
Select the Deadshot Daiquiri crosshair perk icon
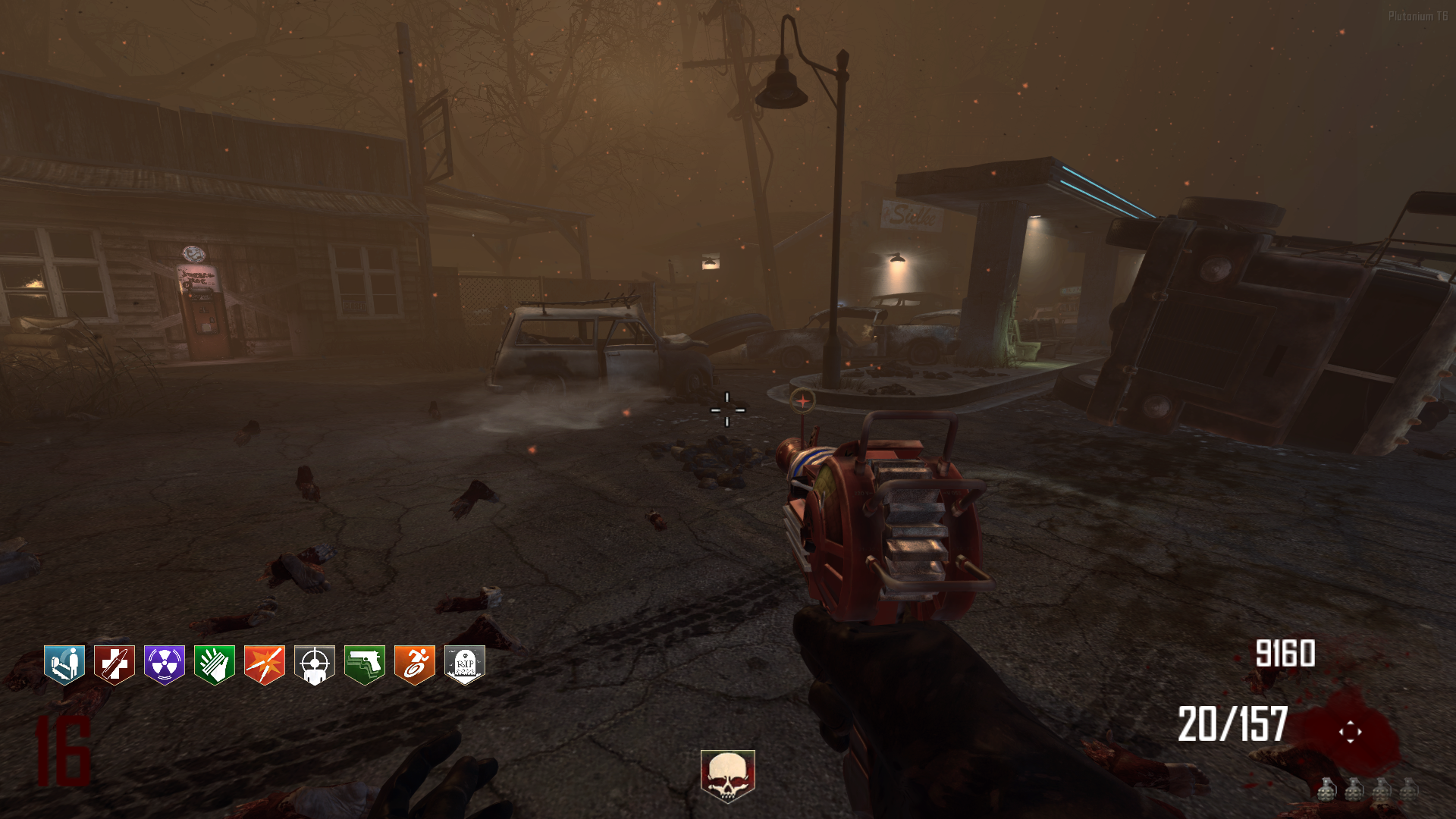315,665
